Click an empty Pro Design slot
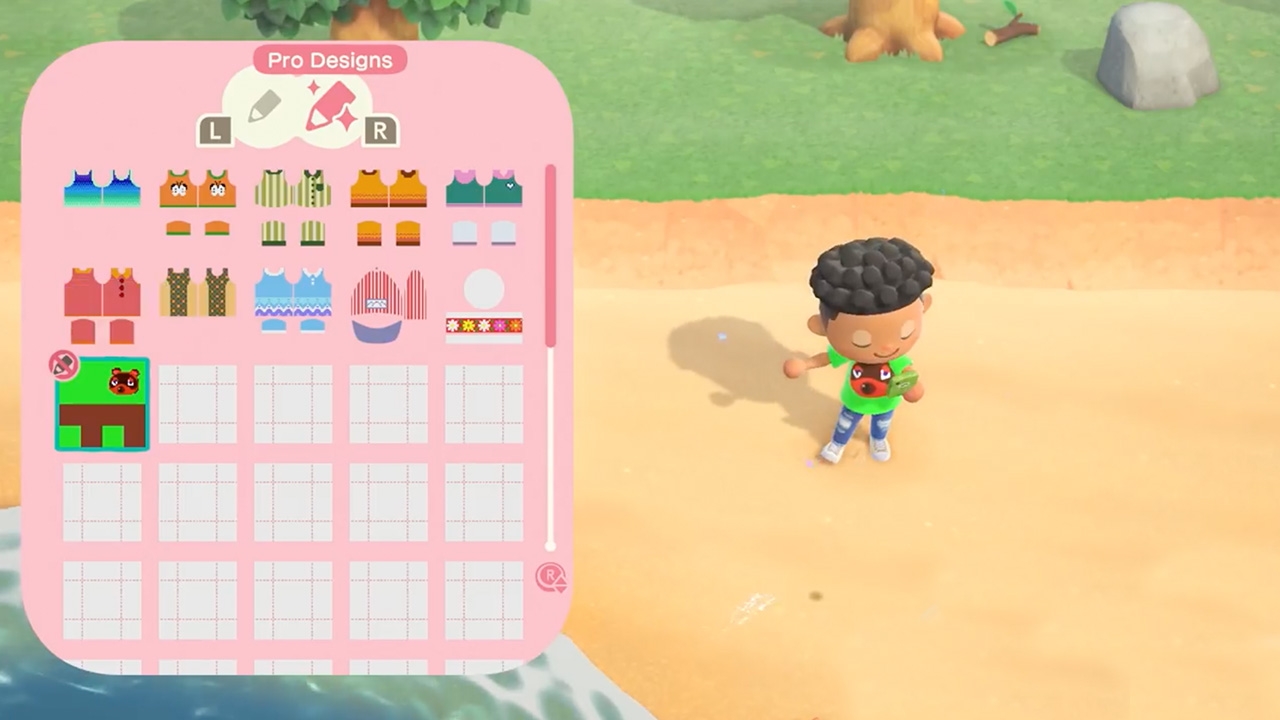 tap(197, 404)
